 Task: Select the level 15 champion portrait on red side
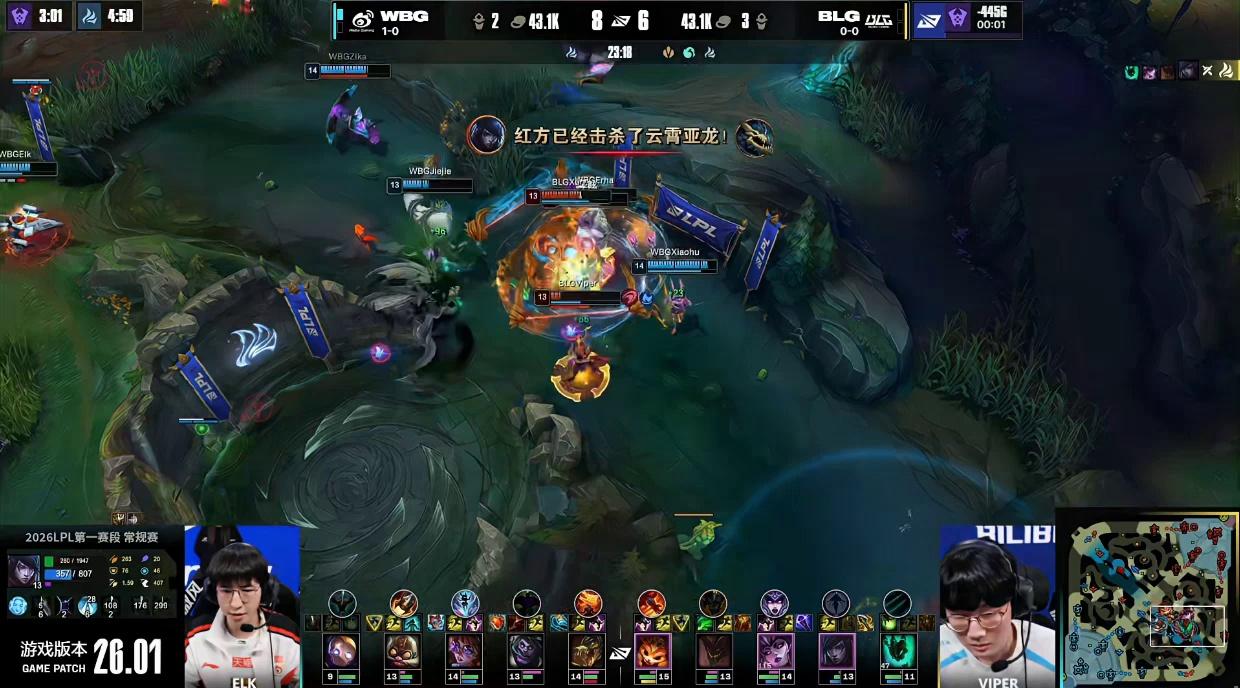(652, 650)
